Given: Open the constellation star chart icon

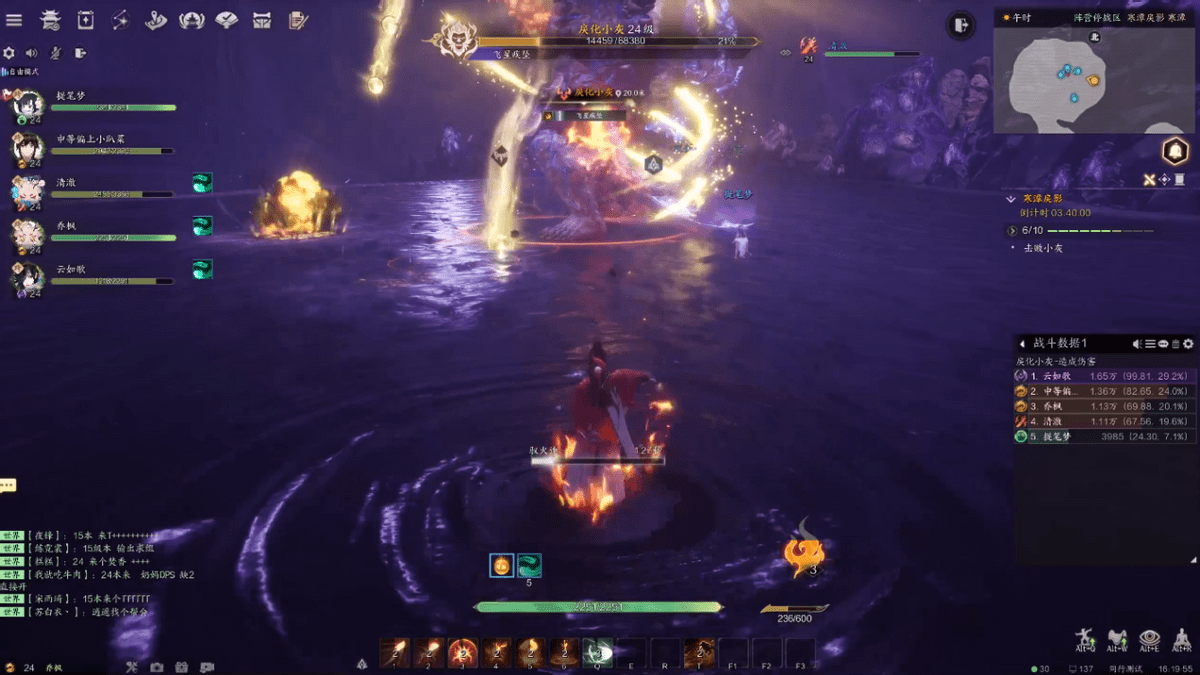Looking at the screenshot, I should pyautogui.click(x=120, y=20).
